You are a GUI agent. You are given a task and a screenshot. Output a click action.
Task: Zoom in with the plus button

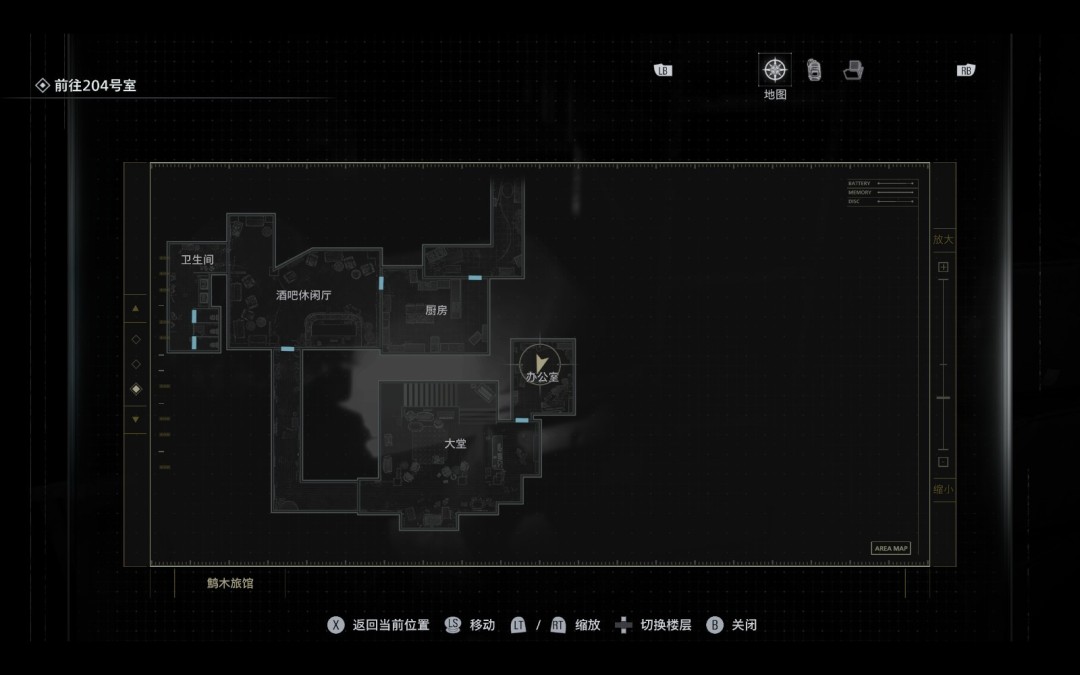point(943,267)
